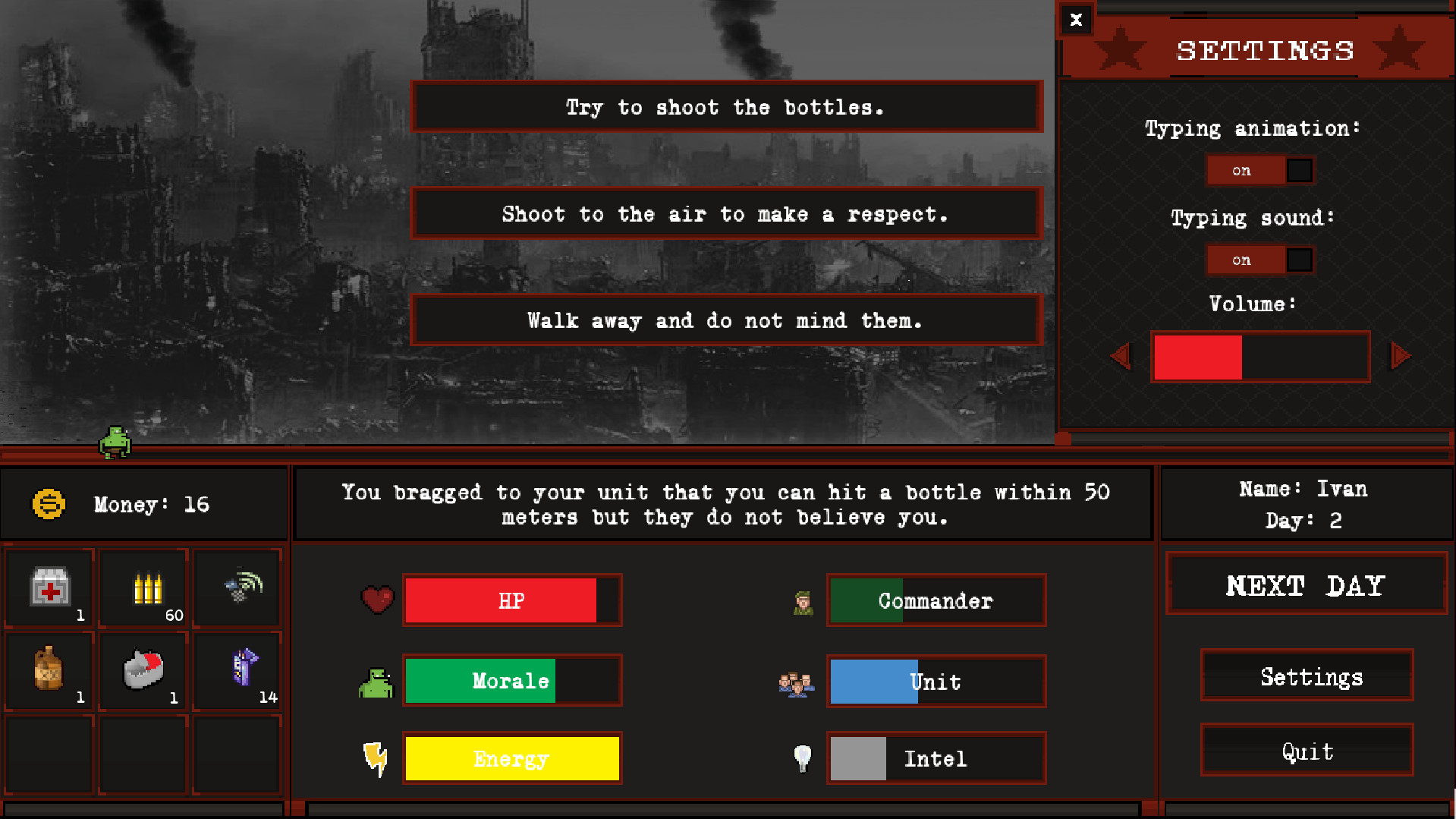Select the helmet inventory item
1456x819 pixels.
coord(142,668)
